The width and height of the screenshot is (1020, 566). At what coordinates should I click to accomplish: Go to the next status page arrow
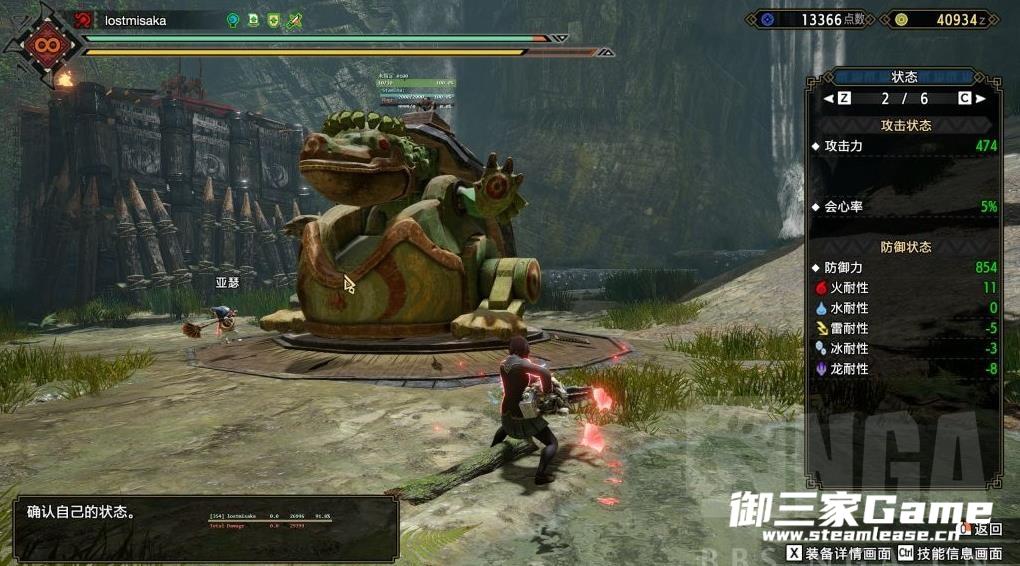click(981, 99)
